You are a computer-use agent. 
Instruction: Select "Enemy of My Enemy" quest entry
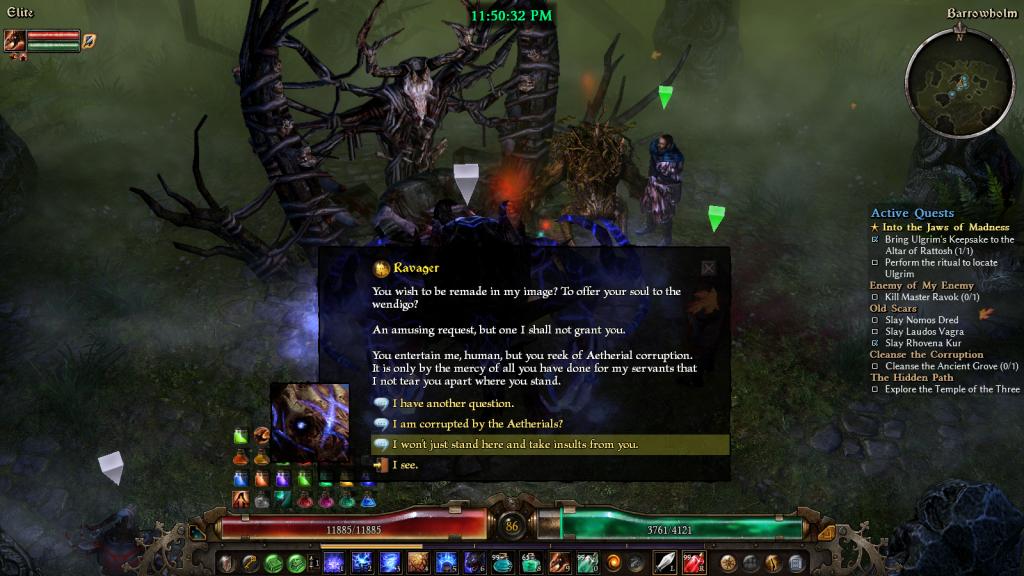(921, 286)
